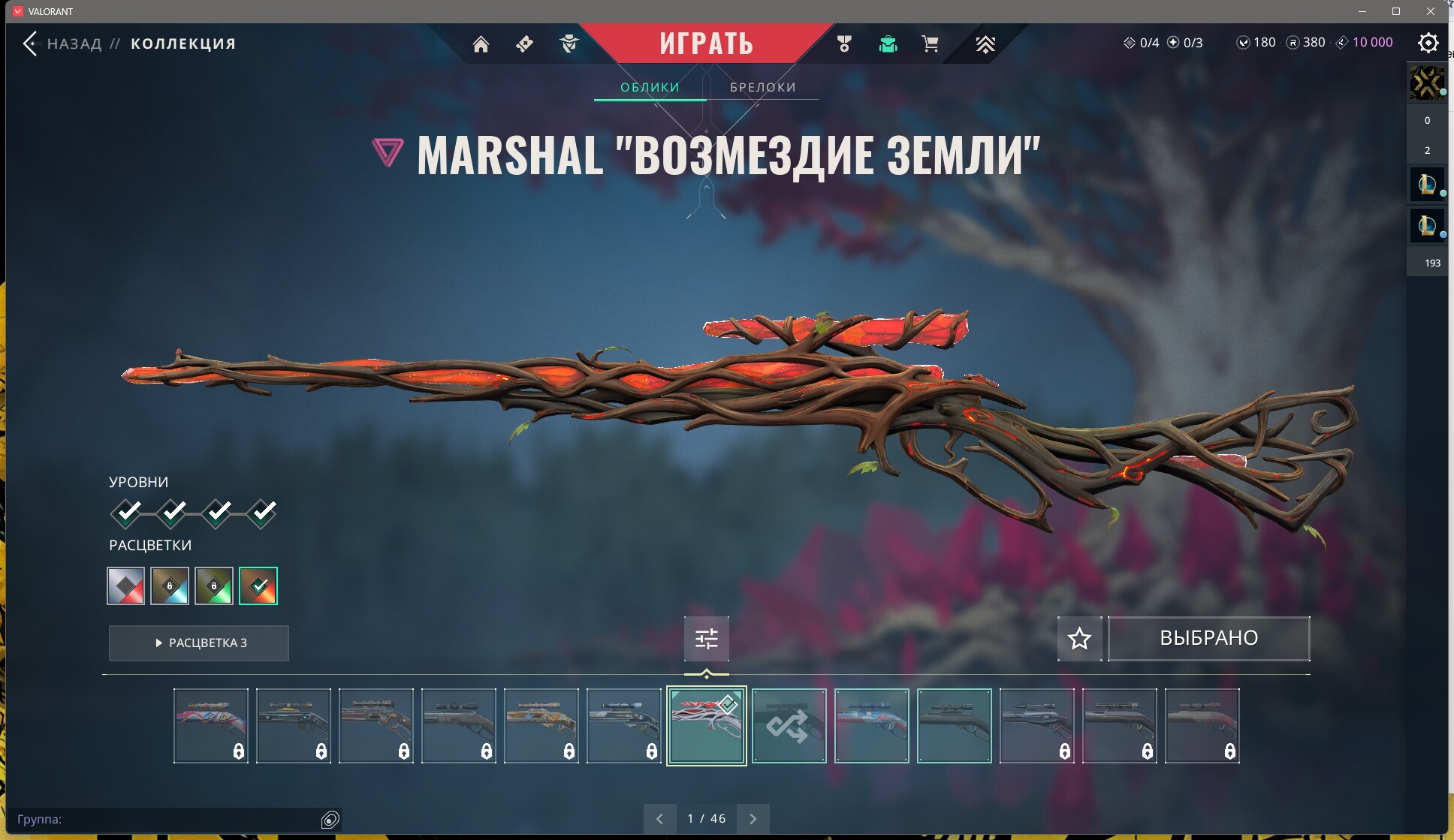1454x840 pixels.
Task: Select the default red variant swatch
Action: [125, 586]
